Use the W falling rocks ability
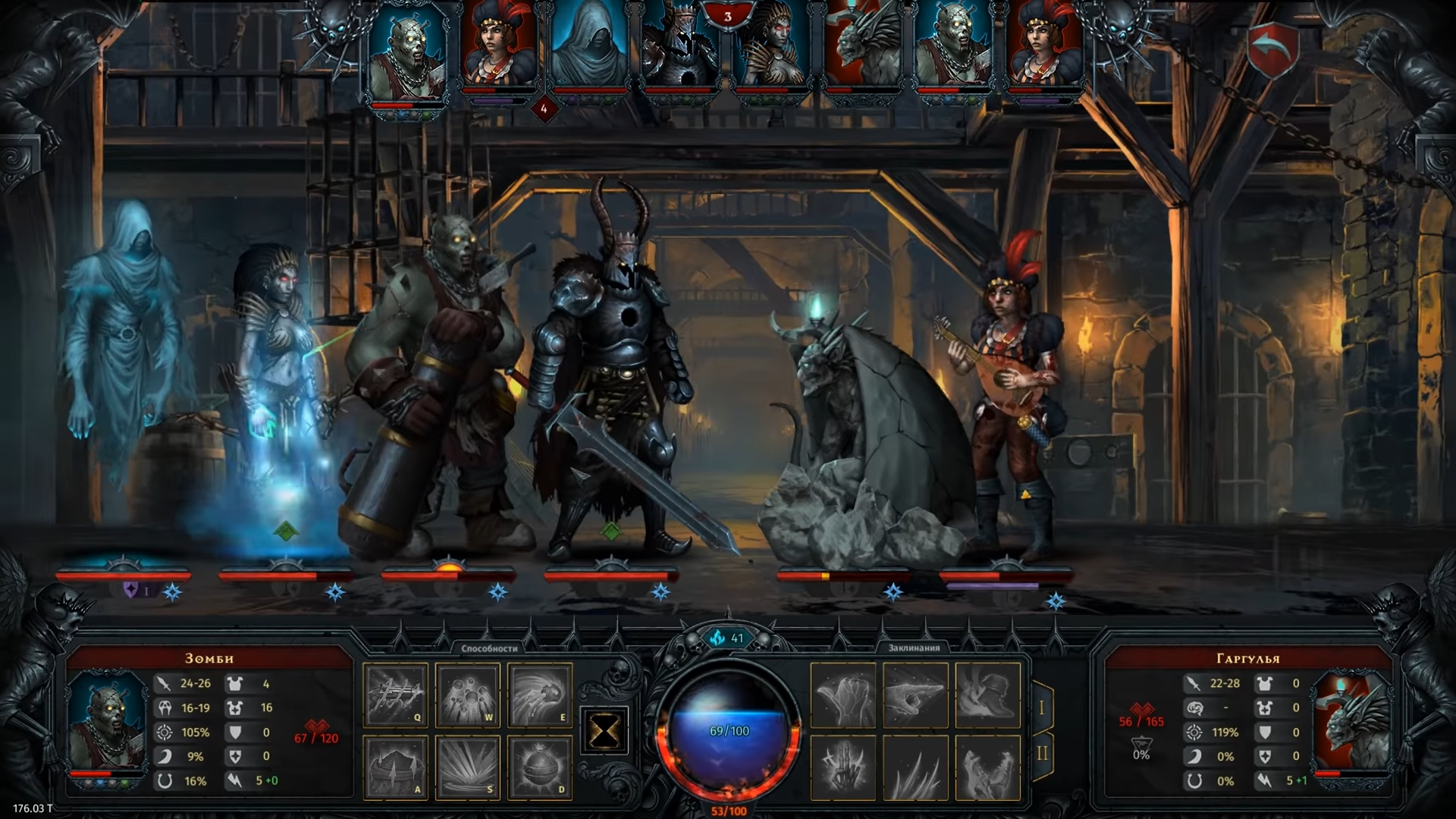The height and width of the screenshot is (819, 1456). (468, 695)
